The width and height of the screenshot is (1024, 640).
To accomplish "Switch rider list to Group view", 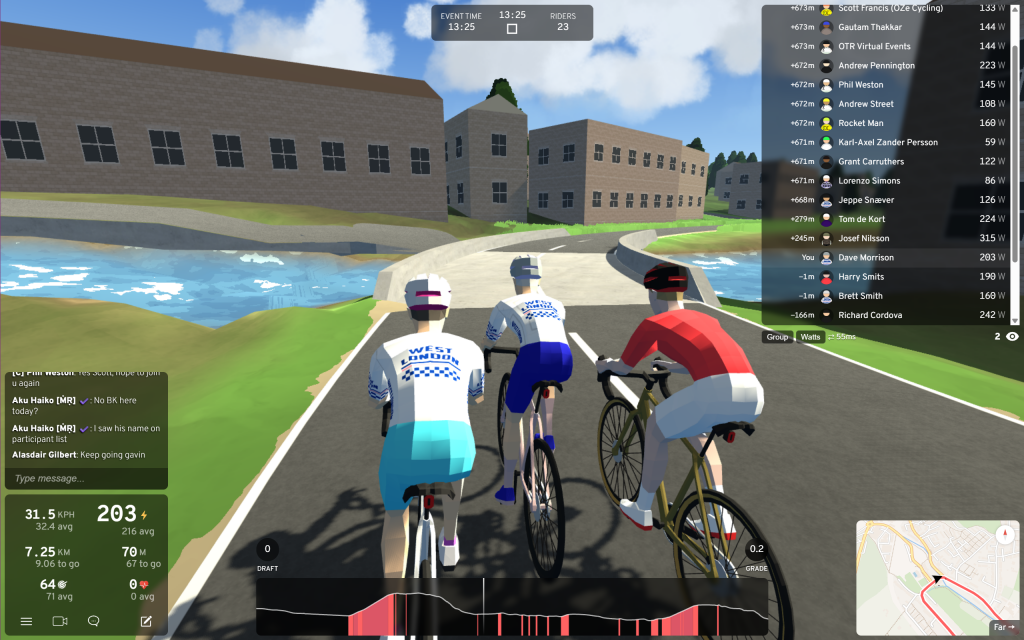I will [777, 337].
